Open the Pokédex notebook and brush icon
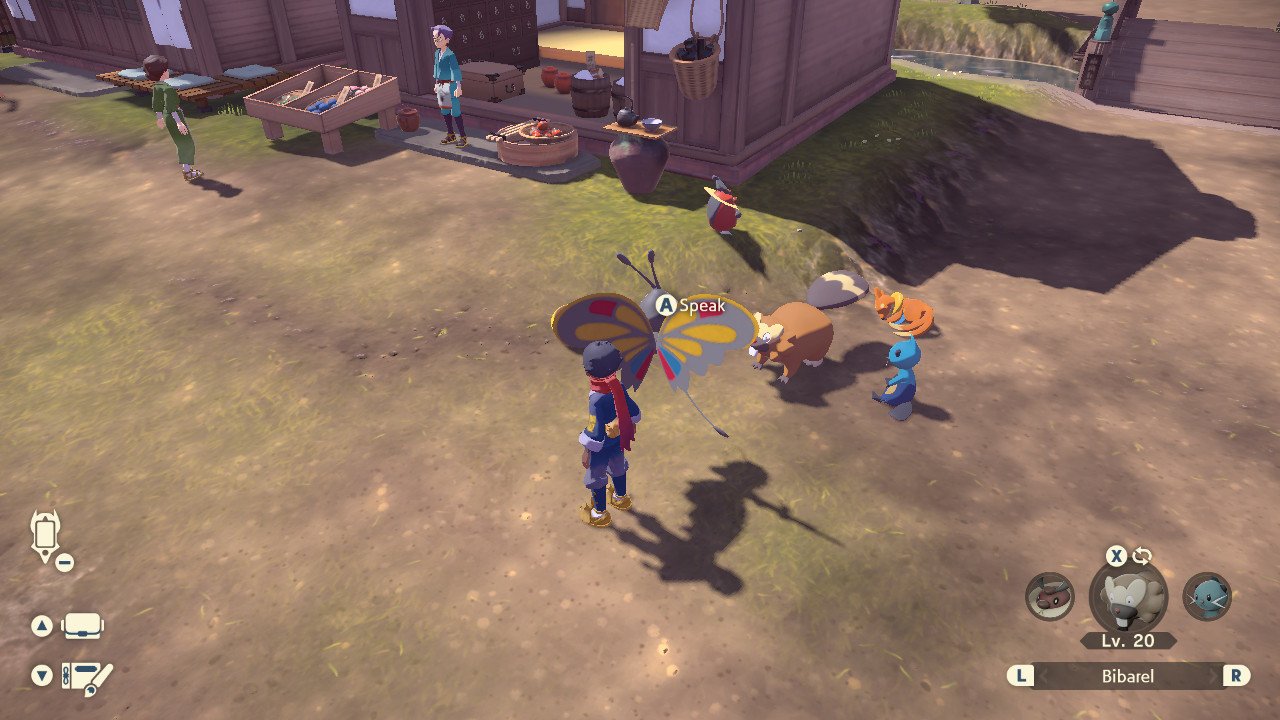 (x=88, y=677)
